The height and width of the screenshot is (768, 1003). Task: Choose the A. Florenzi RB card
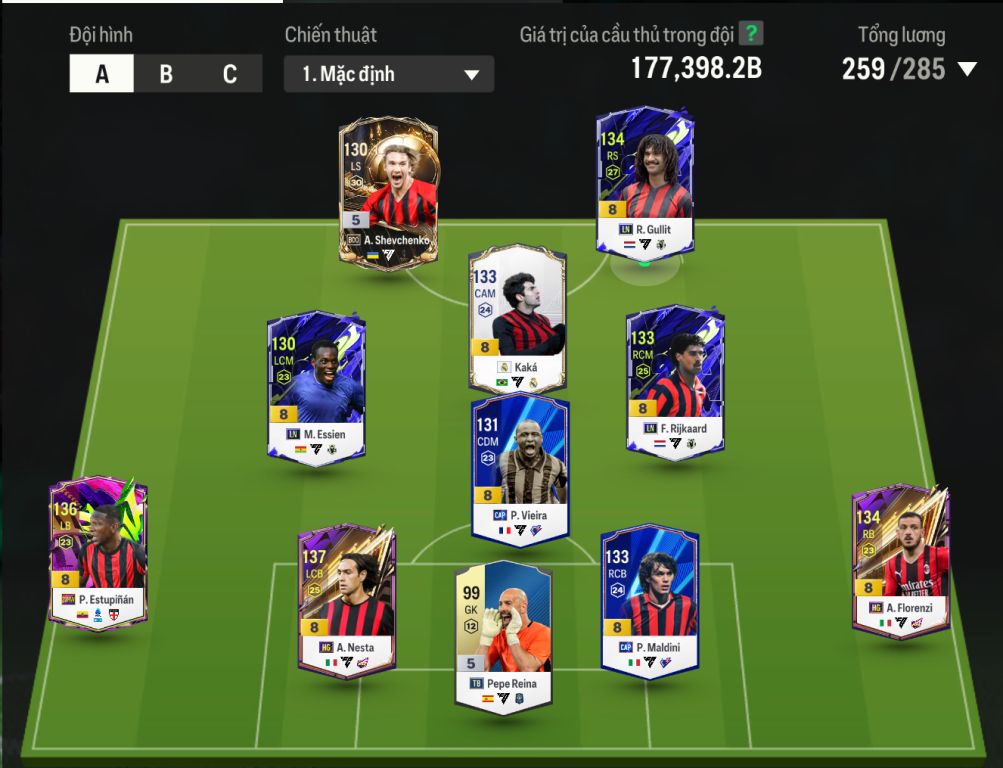[901, 560]
